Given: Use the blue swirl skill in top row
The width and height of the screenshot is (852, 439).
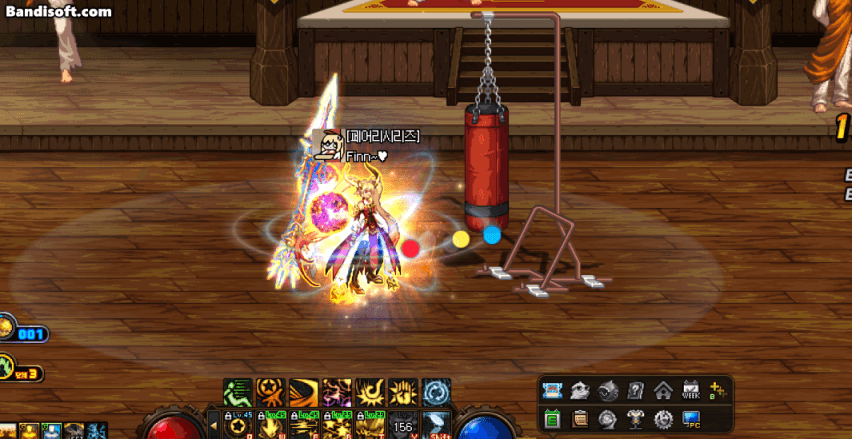Looking at the screenshot, I should point(437,392).
